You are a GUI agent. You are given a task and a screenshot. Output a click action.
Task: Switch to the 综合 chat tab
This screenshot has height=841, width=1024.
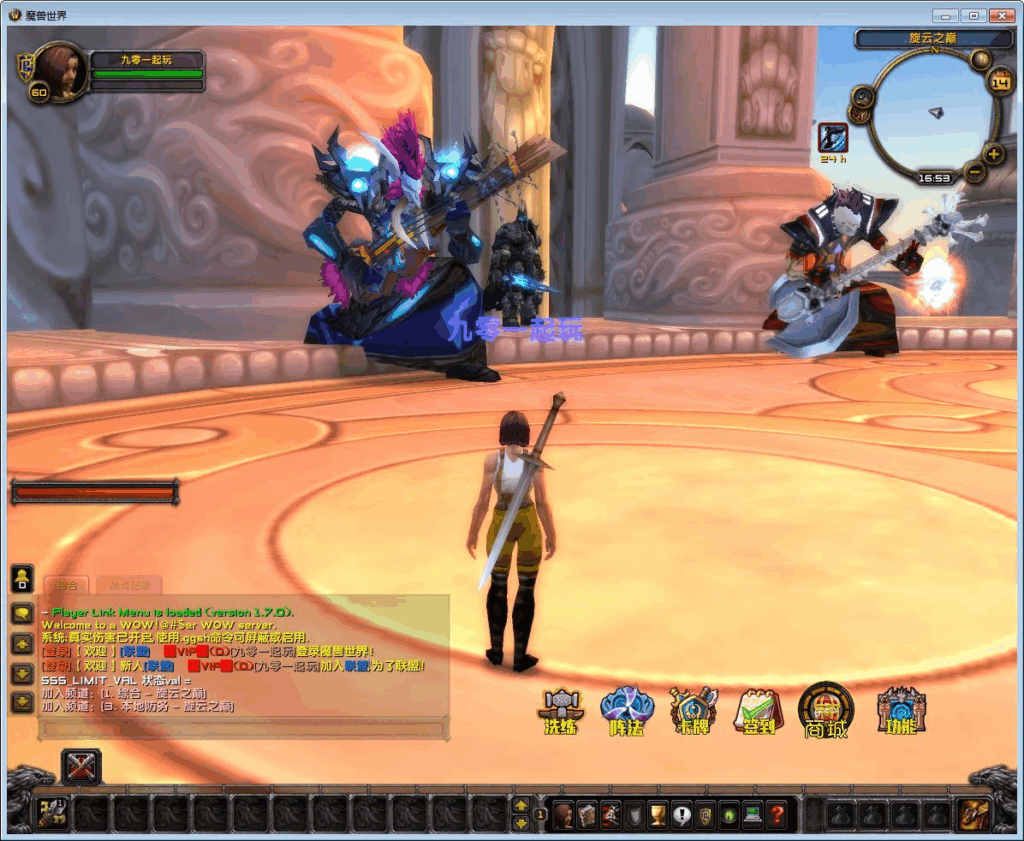(x=67, y=585)
